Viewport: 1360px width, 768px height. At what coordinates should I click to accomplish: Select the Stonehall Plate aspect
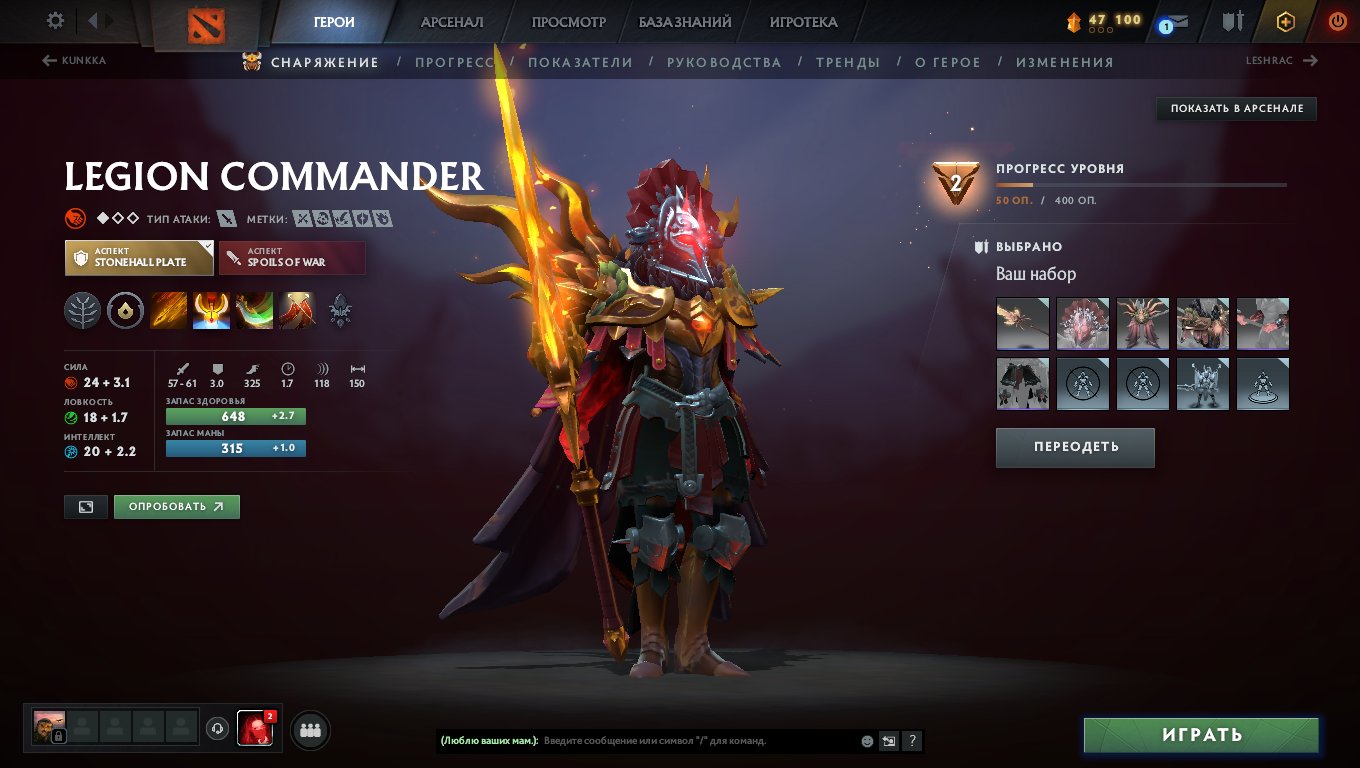[x=130, y=257]
